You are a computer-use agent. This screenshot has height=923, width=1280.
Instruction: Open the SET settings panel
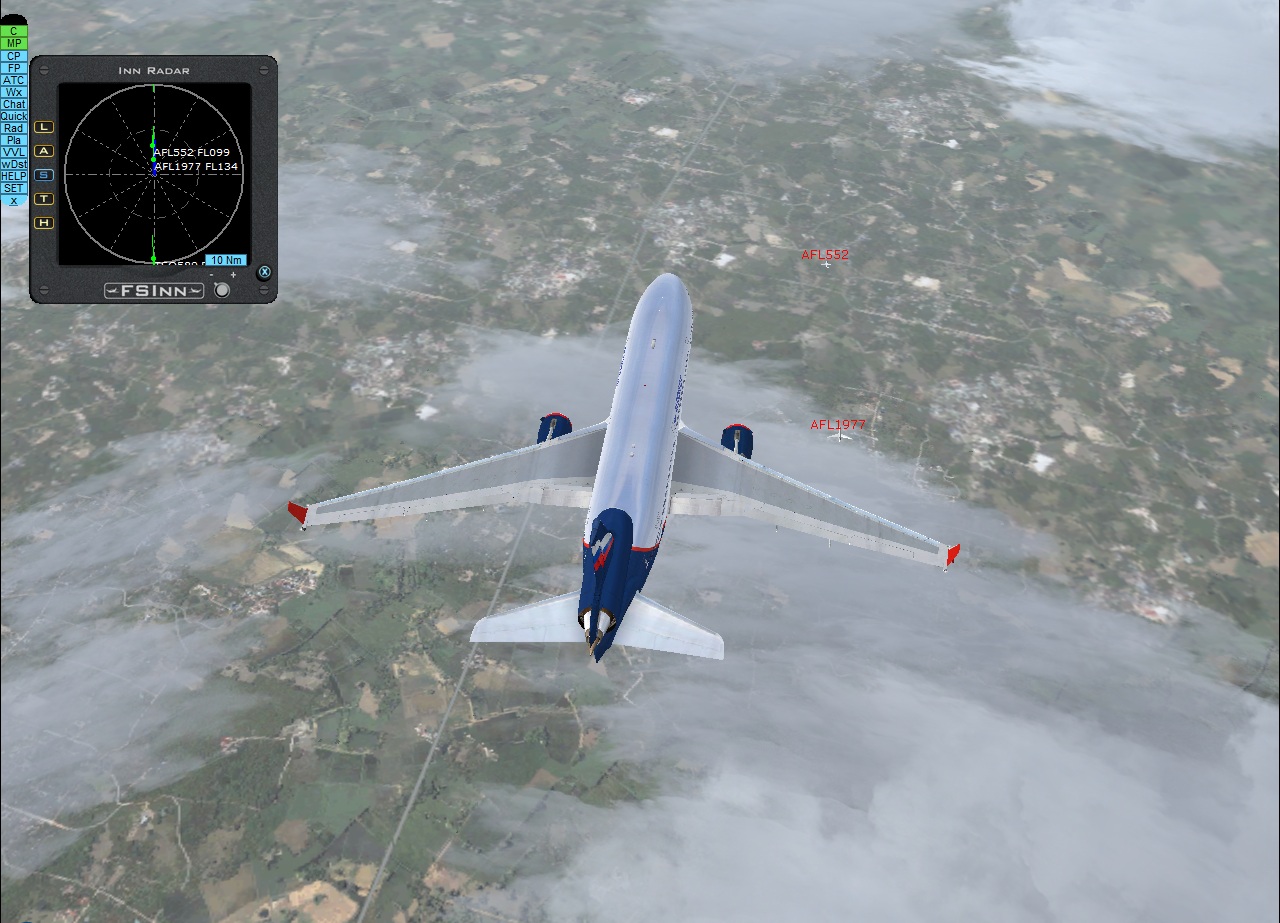coord(14,188)
